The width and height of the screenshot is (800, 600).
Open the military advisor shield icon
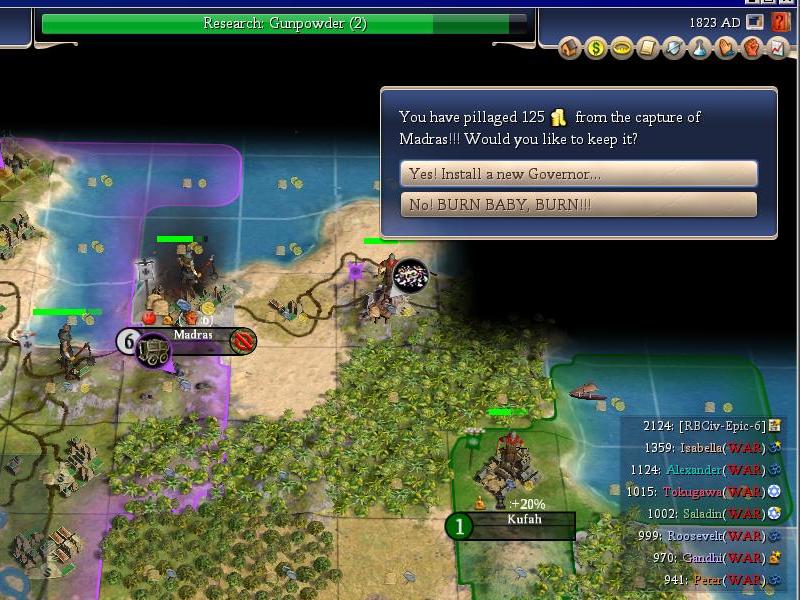674,48
